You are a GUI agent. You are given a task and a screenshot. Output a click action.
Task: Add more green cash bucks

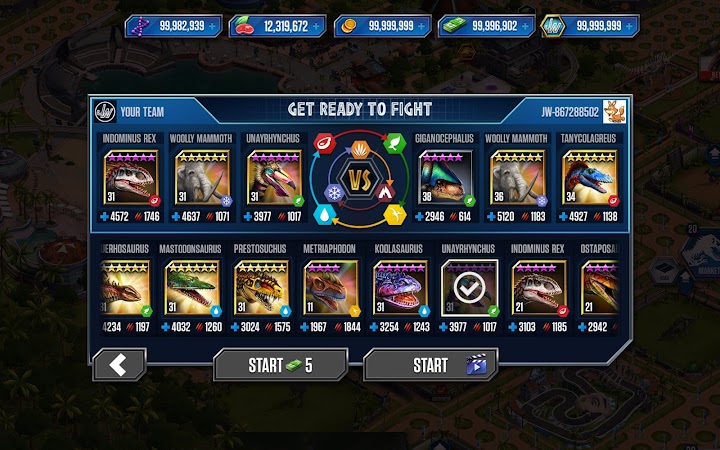527,26
